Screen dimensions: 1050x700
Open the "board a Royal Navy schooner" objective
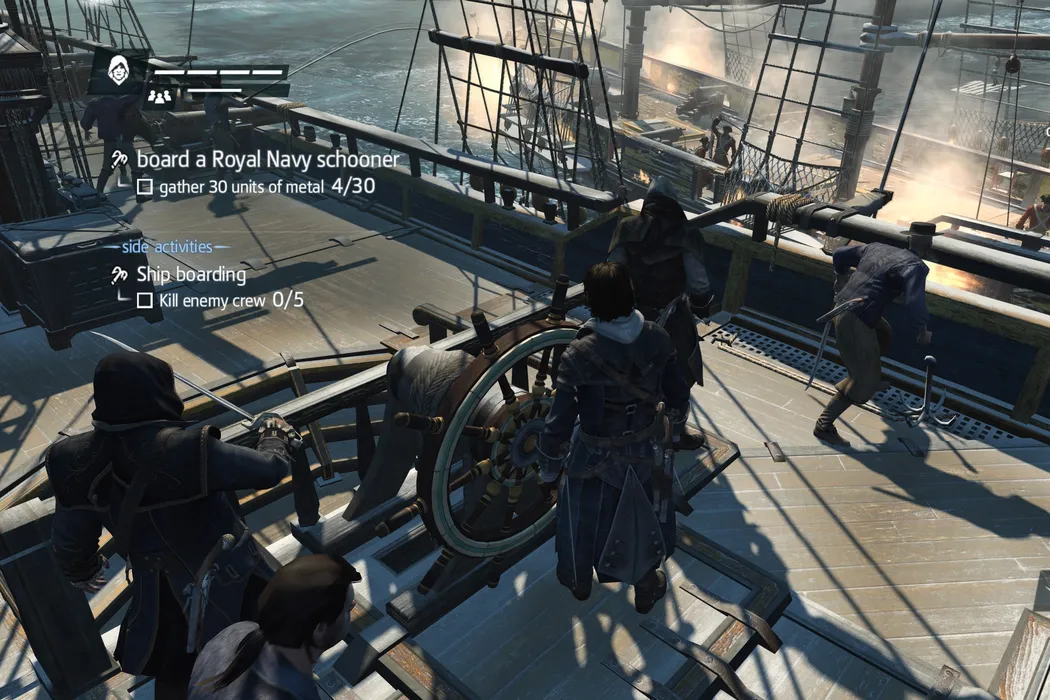(x=267, y=159)
